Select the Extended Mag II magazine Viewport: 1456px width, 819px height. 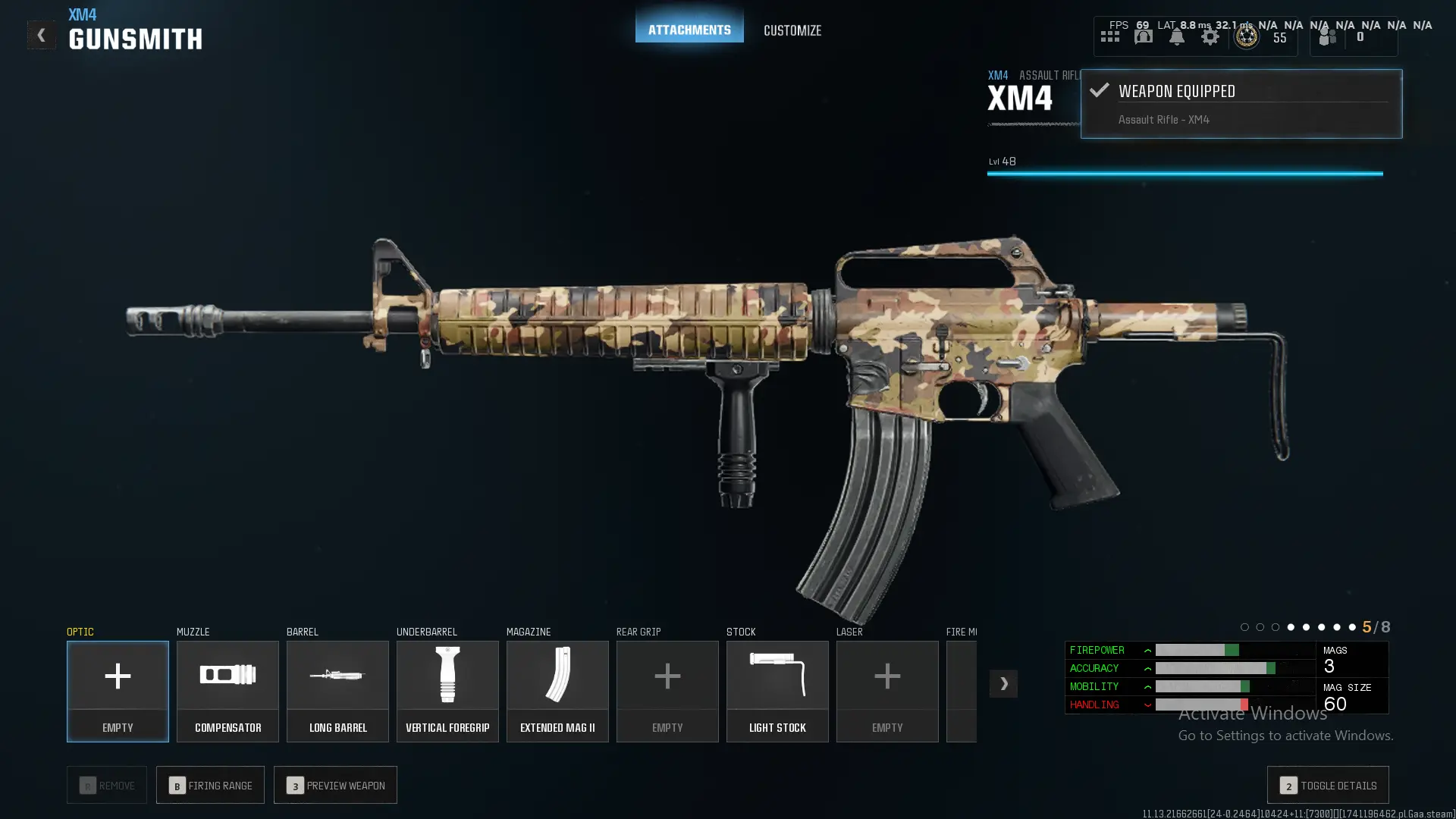pyautogui.click(x=557, y=690)
